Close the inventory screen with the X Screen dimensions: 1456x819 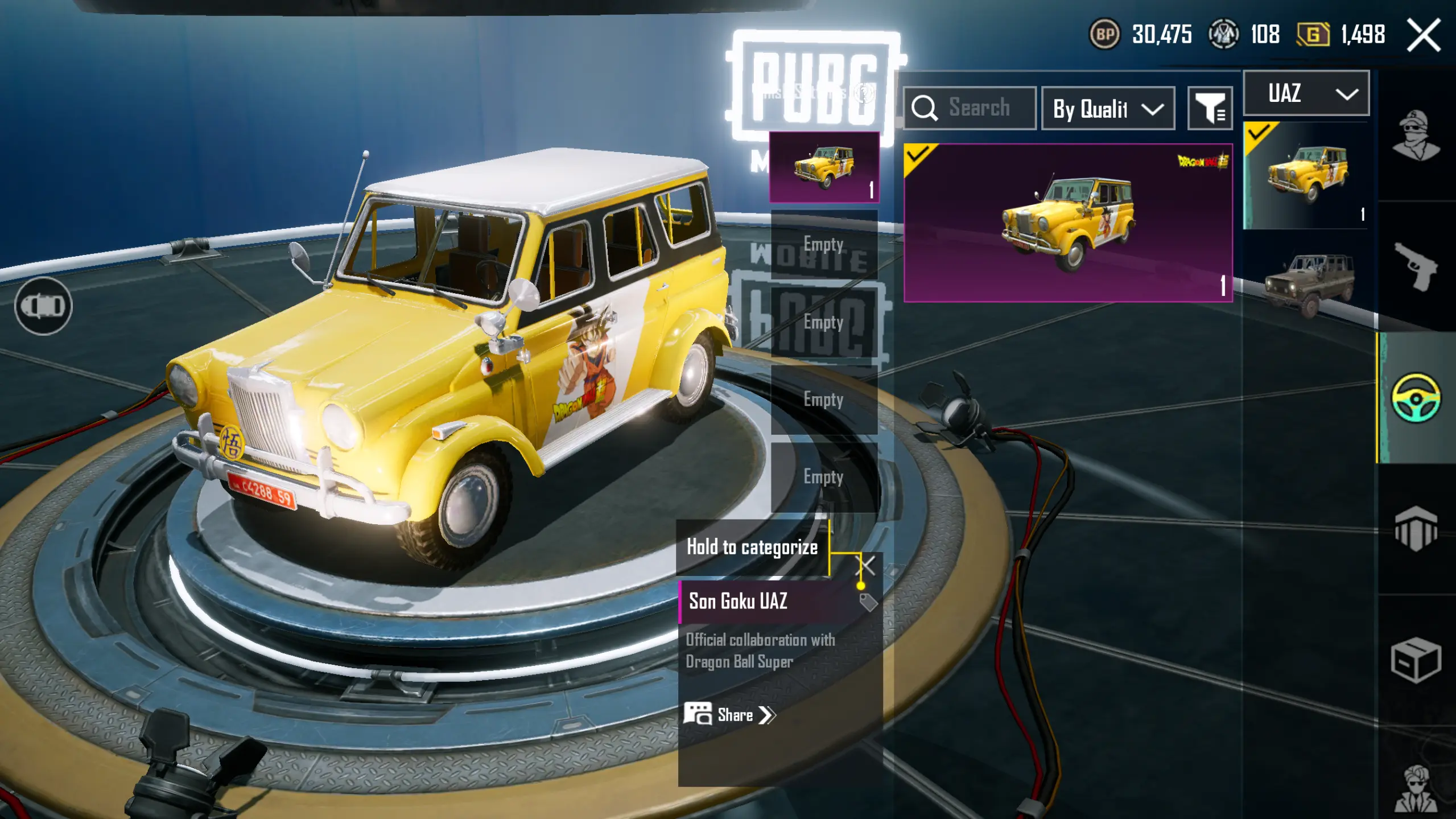[x=1424, y=35]
